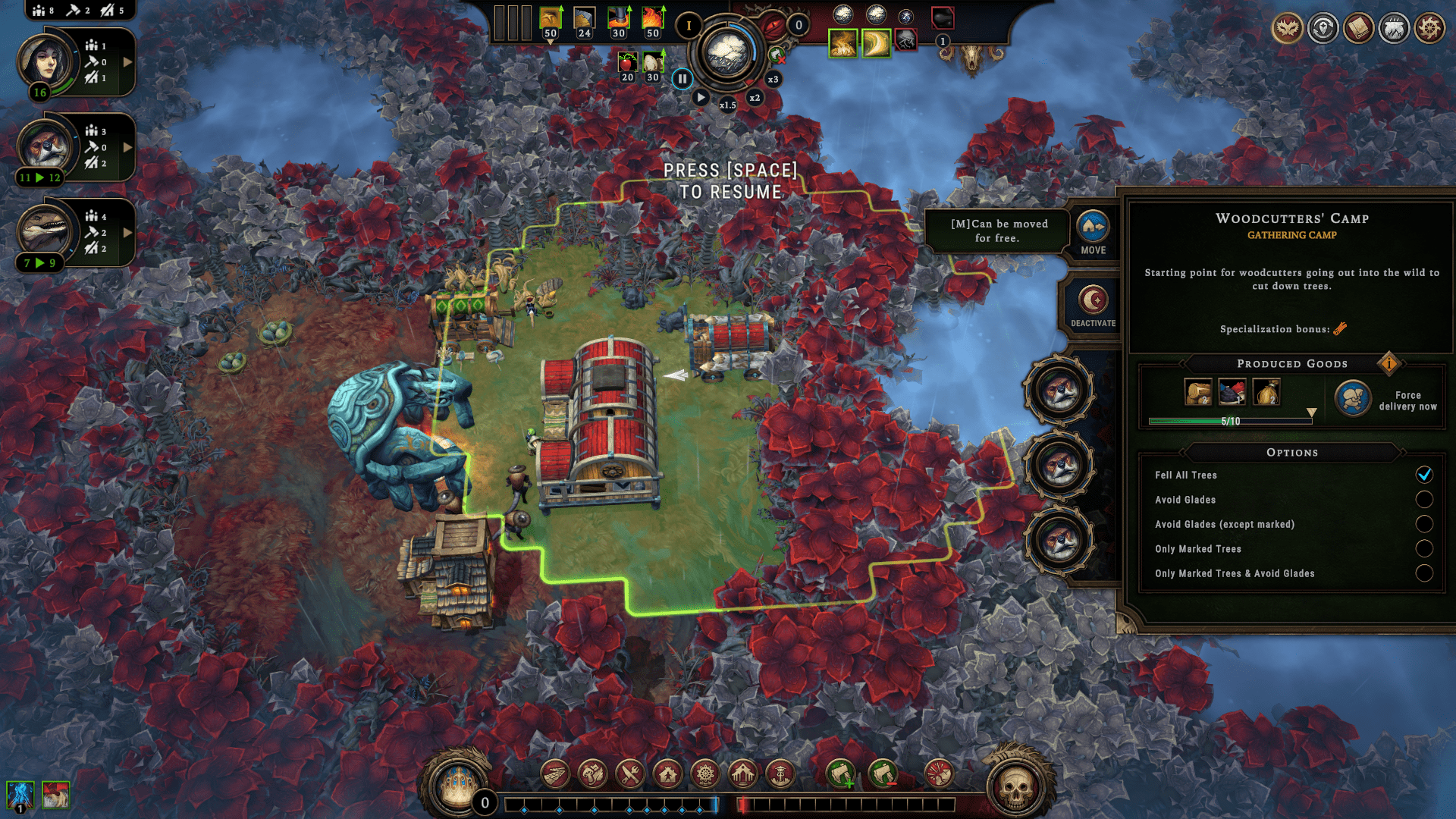Deactivate the Woodcutters' Camp
Image resolution: width=1456 pixels, height=819 pixels.
click(x=1093, y=305)
